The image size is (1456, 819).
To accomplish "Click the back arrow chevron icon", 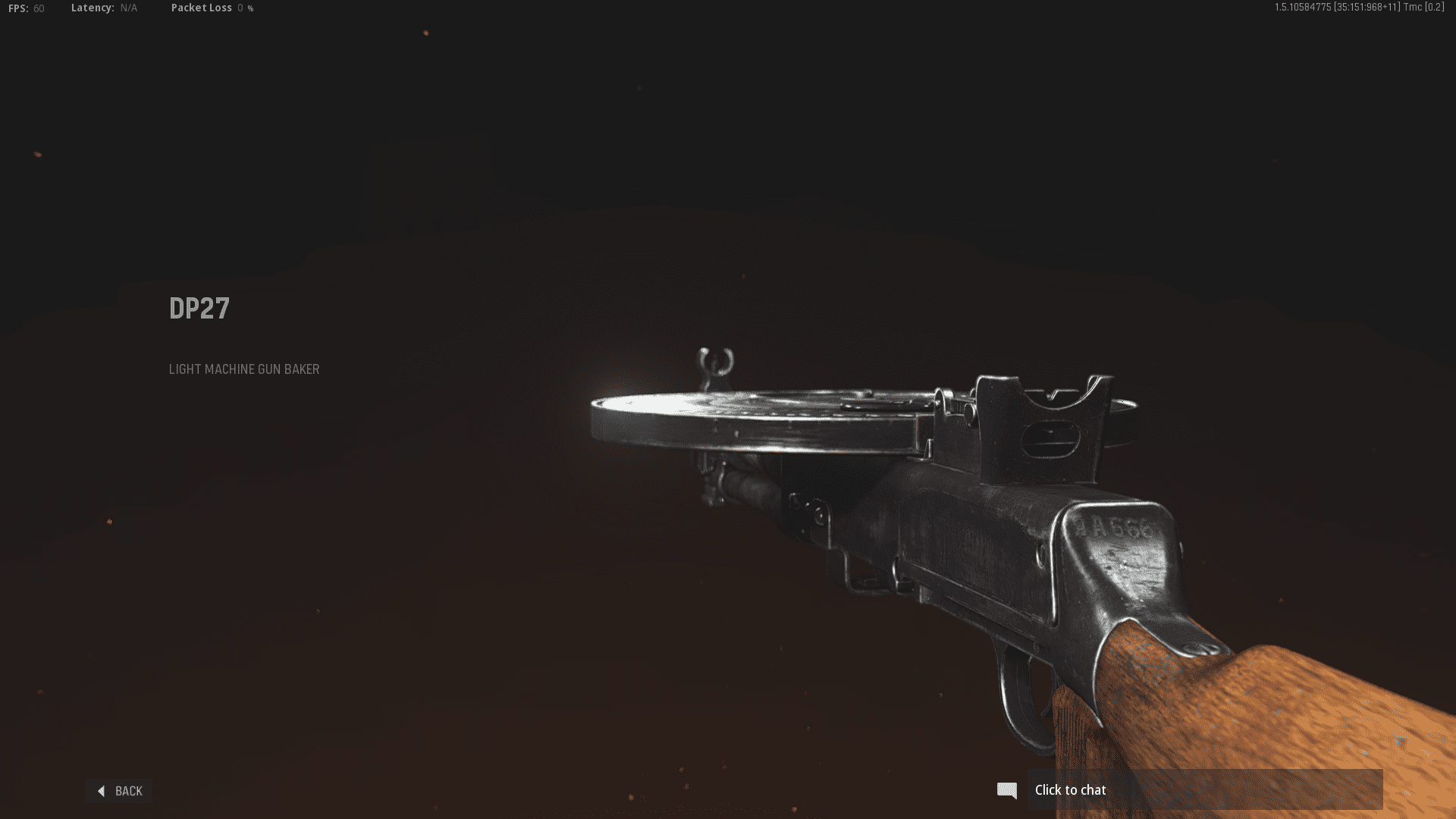I will pos(102,791).
